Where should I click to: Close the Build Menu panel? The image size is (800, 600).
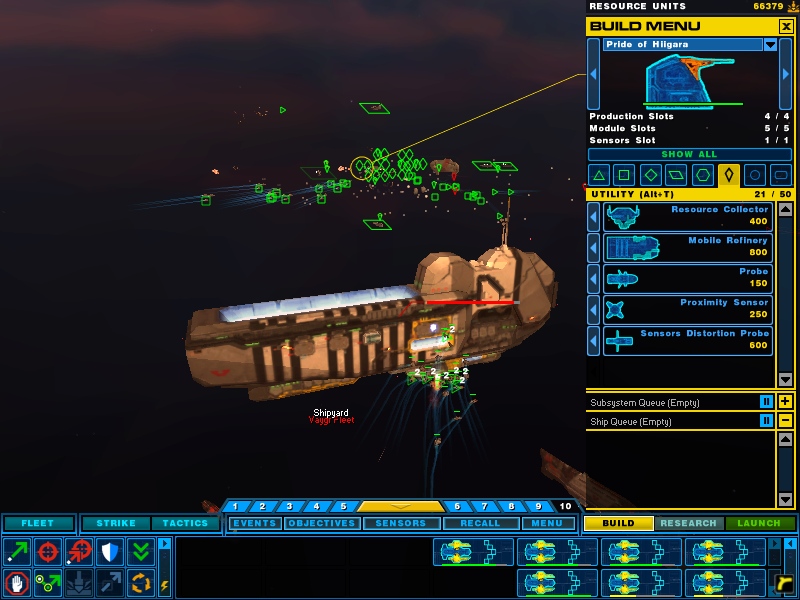786,26
